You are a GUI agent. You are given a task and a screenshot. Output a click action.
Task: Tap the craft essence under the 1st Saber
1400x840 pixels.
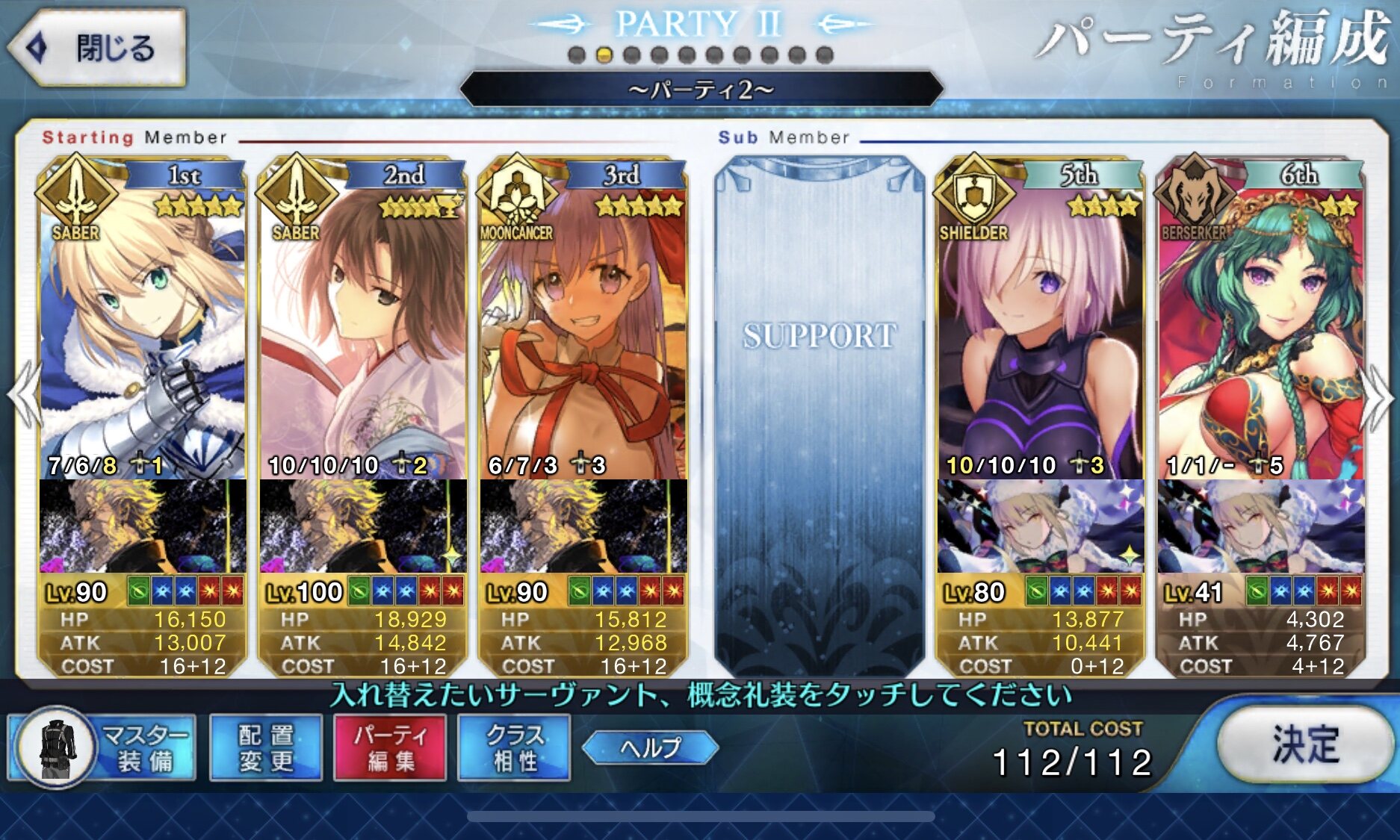tap(142, 526)
